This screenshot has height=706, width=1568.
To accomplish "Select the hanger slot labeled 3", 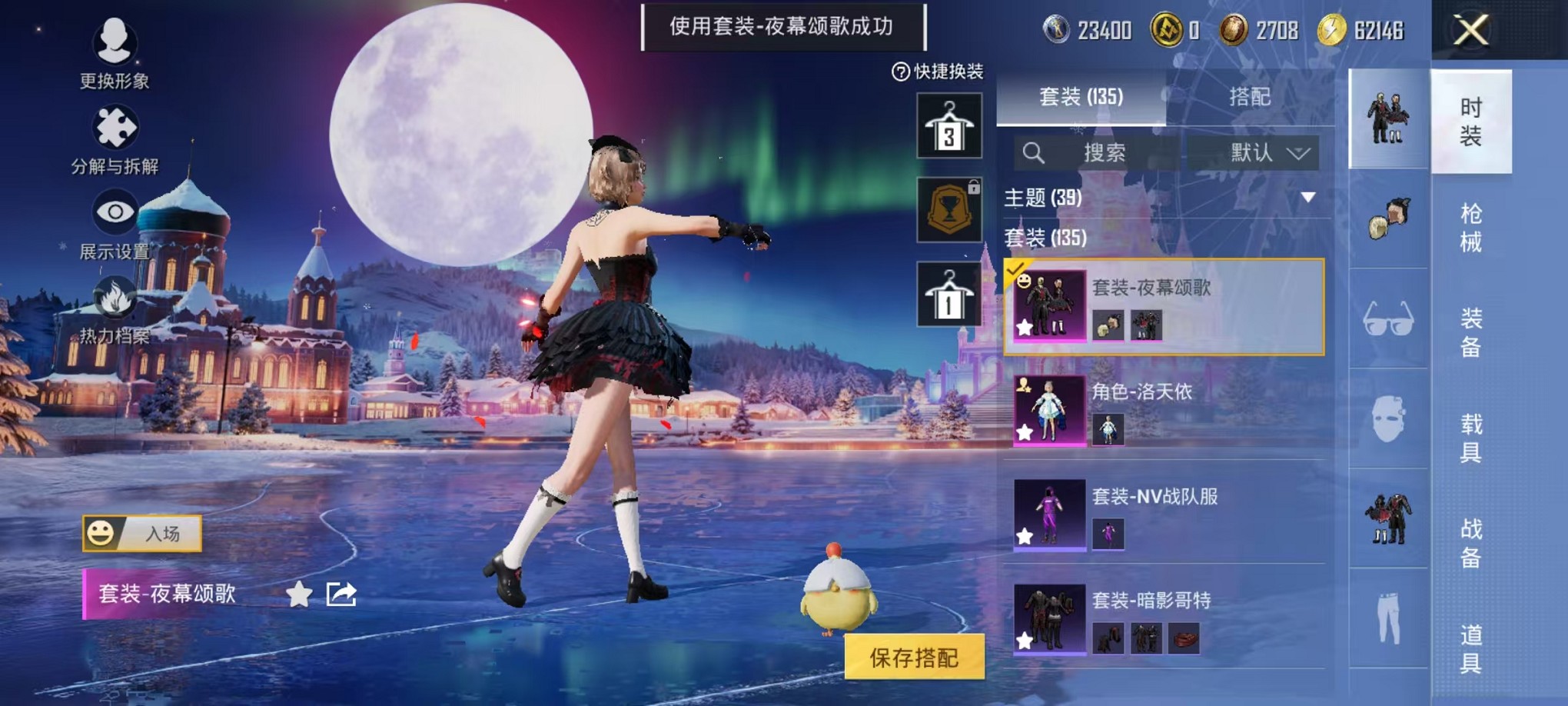I will pyautogui.click(x=948, y=125).
